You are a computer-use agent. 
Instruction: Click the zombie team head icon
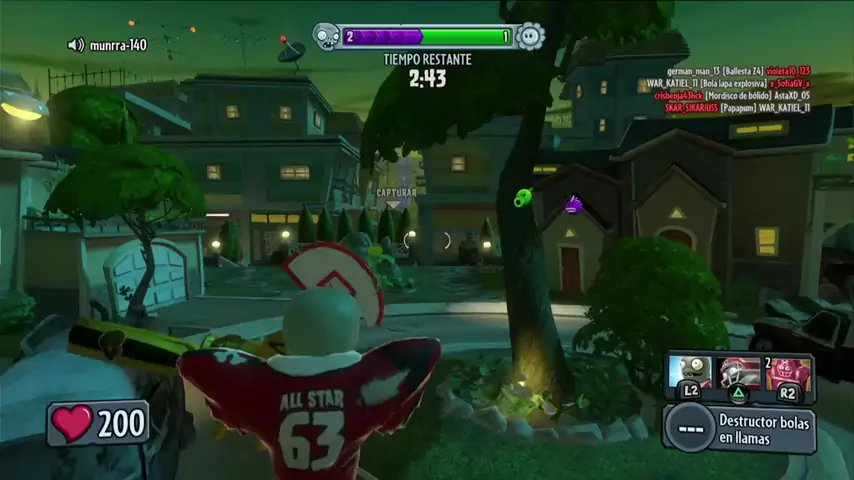click(327, 38)
